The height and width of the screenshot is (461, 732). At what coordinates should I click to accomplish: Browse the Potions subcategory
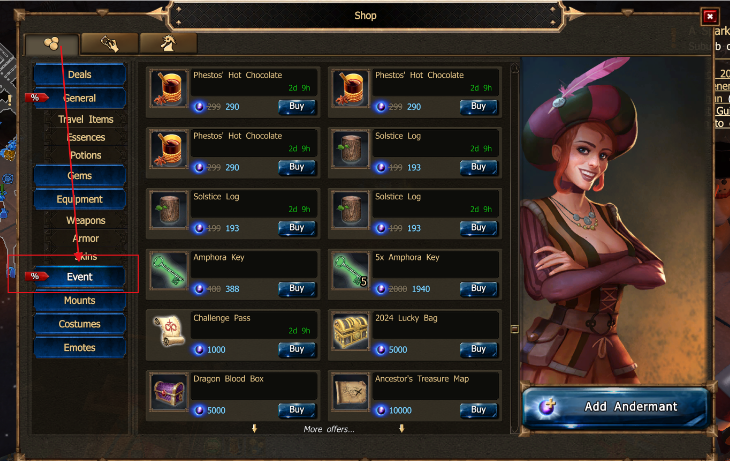[86, 156]
